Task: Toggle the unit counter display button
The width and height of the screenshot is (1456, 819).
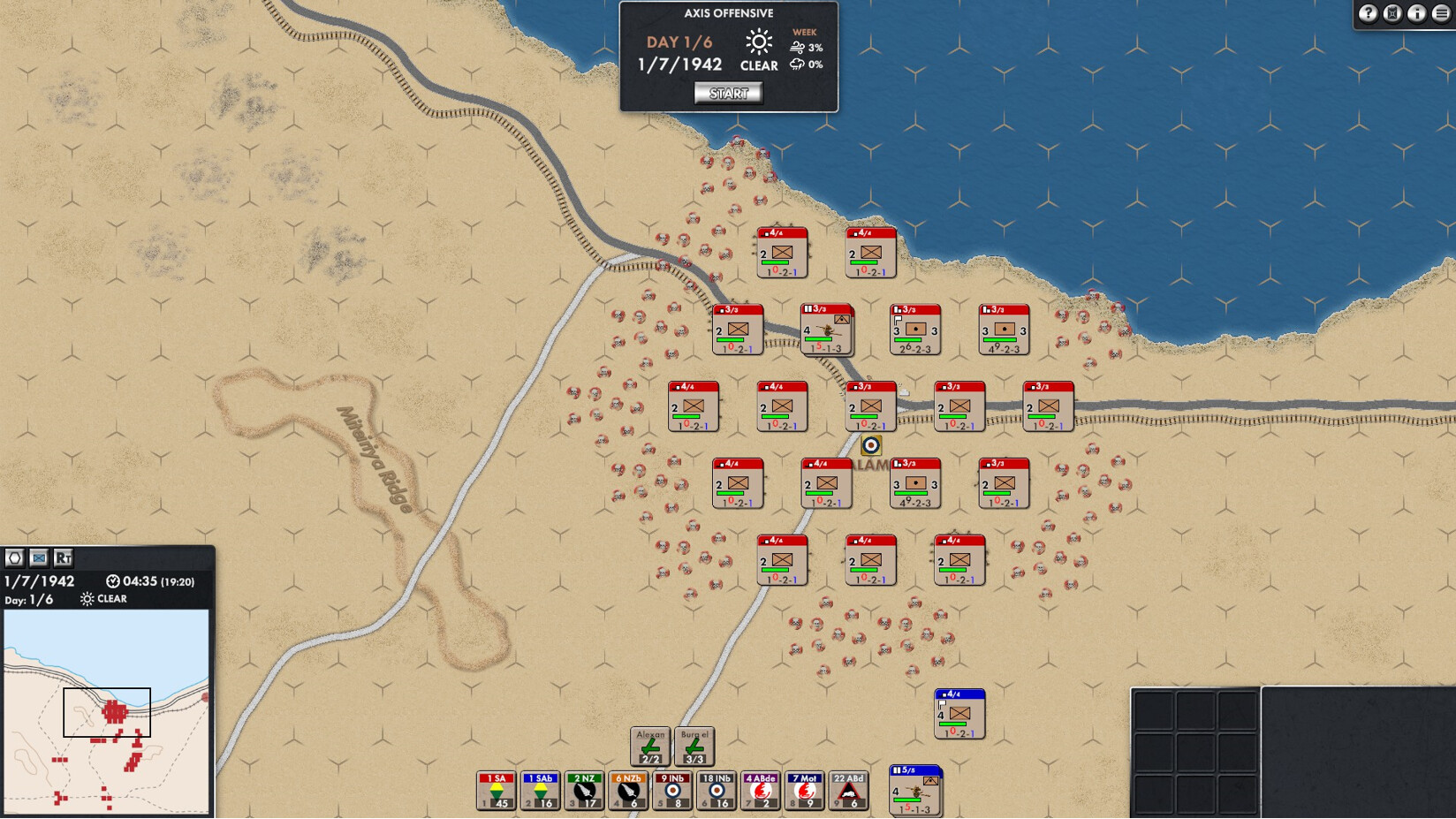Action: [39, 557]
